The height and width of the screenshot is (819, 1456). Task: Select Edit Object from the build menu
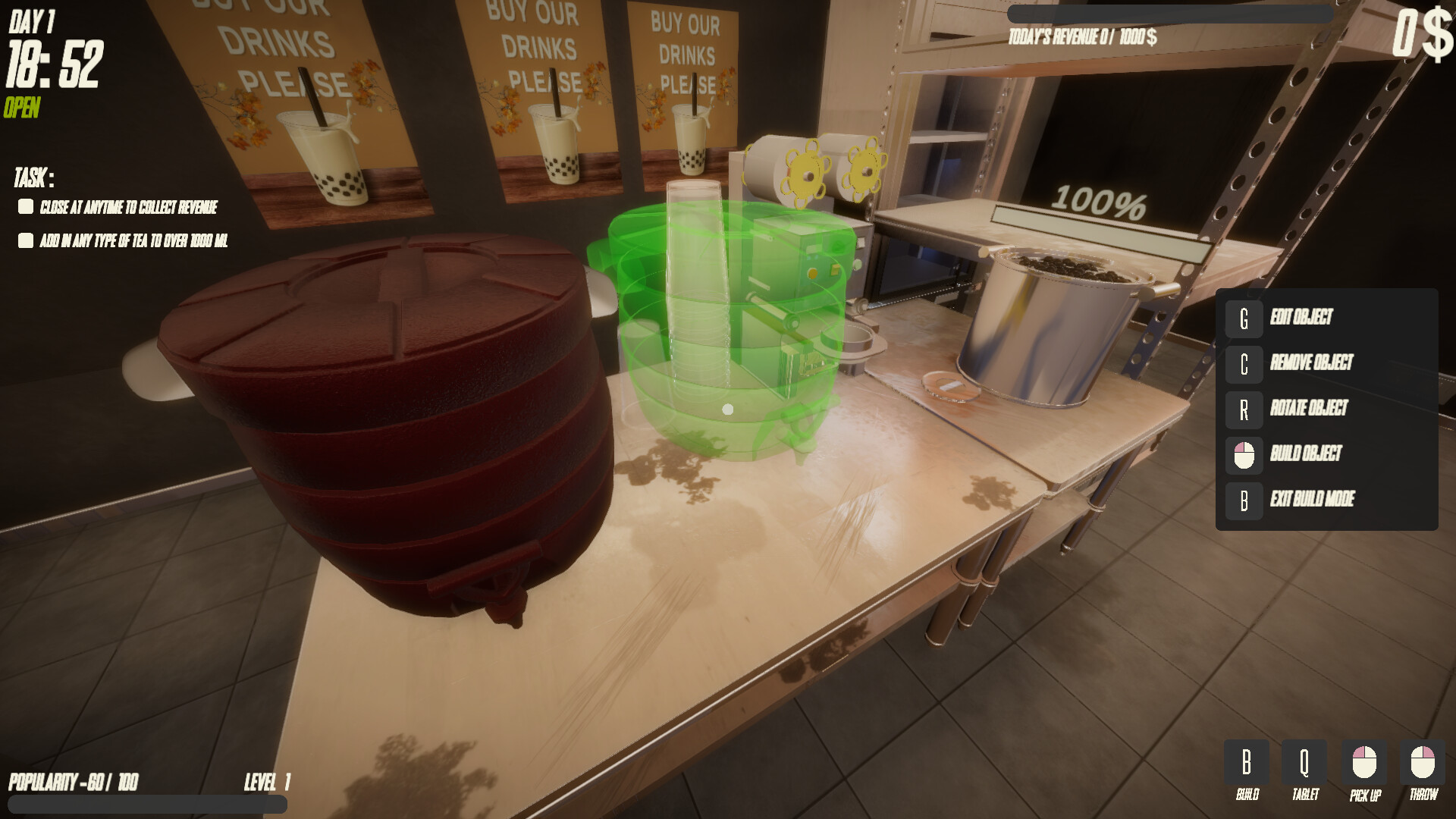click(x=1301, y=318)
